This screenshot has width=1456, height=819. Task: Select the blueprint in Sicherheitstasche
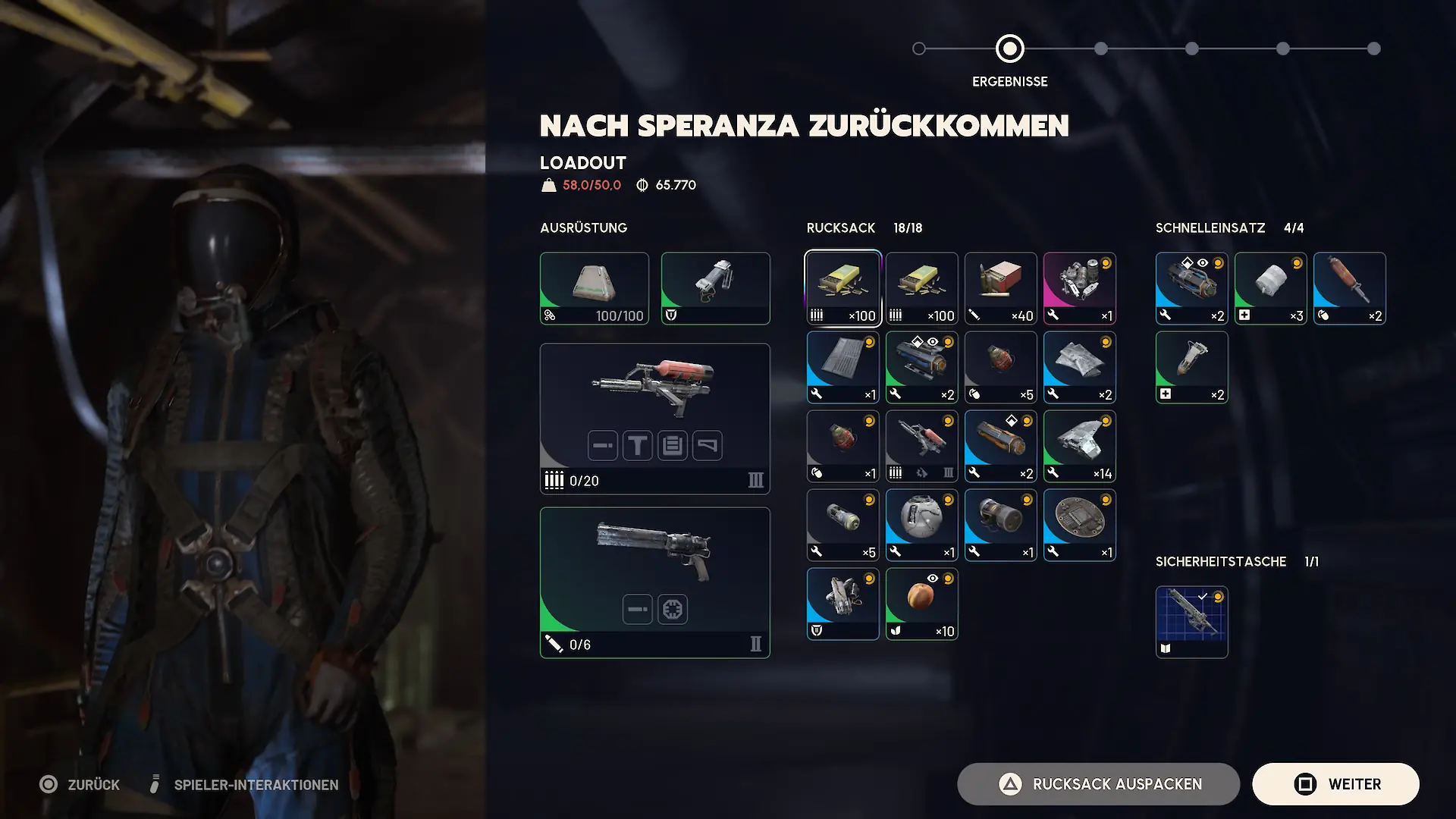(1191, 622)
